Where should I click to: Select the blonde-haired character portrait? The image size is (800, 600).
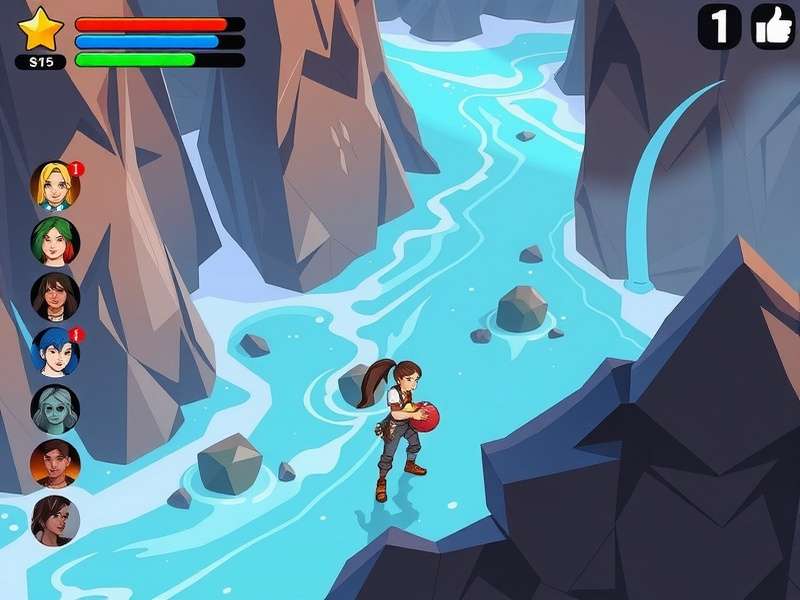click(x=54, y=185)
